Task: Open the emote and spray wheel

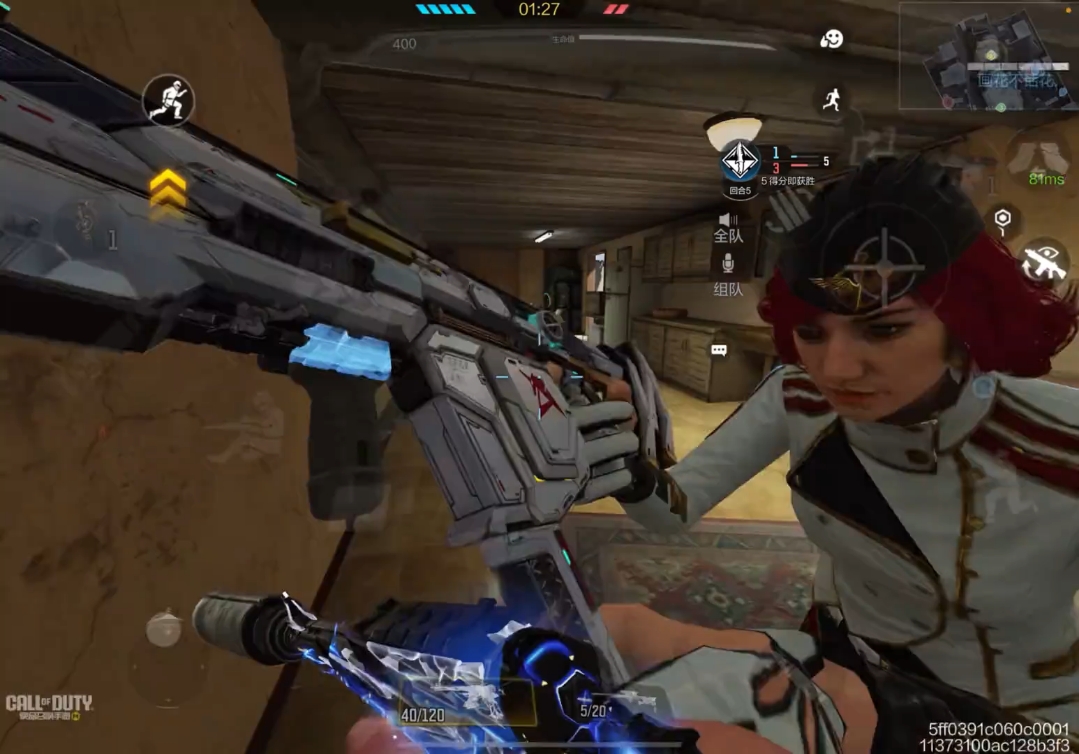Action: (831, 40)
